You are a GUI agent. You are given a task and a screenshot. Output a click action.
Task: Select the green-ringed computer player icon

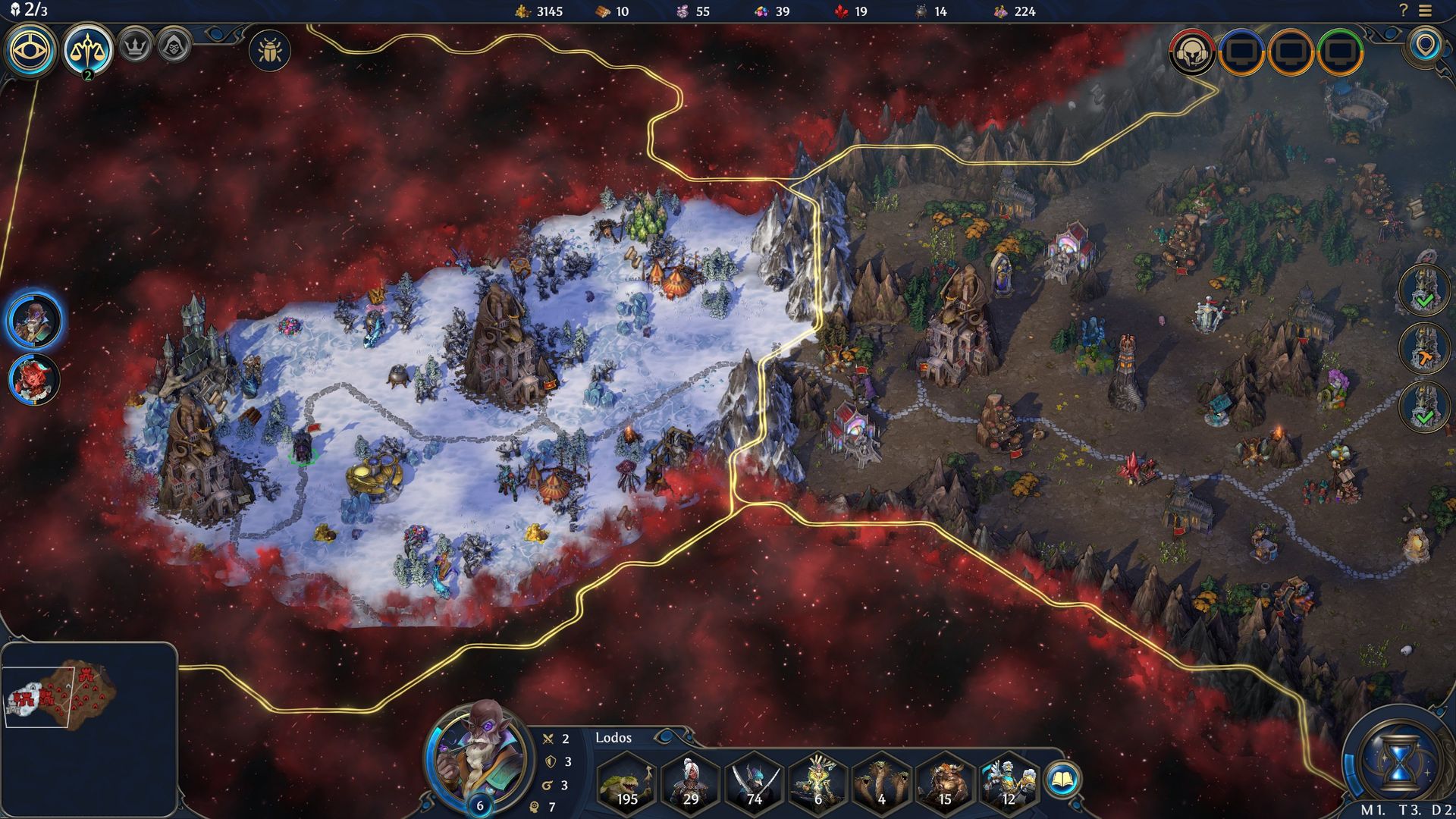[x=1341, y=52]
